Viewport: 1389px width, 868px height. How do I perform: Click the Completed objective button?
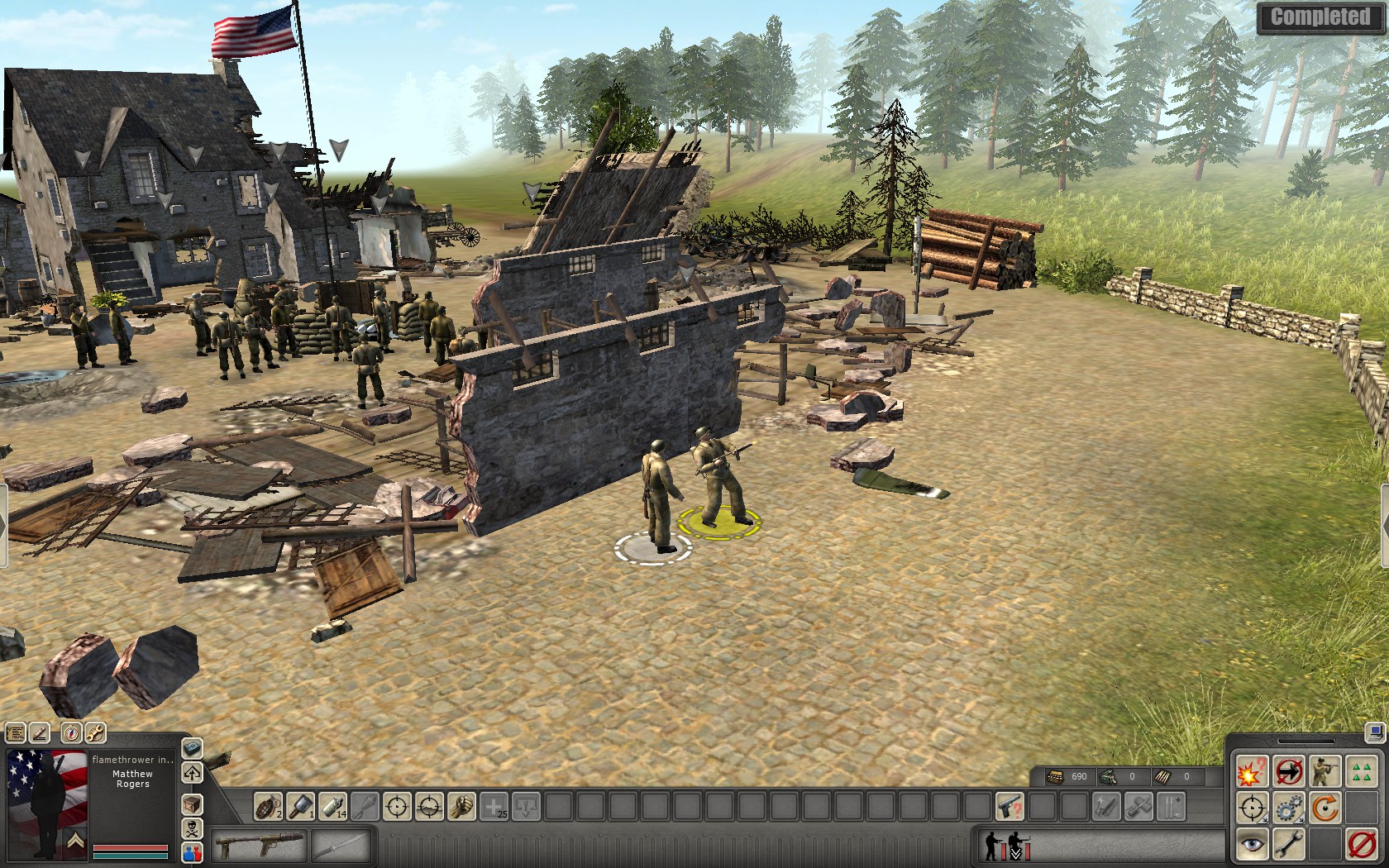pos(1320,17)
